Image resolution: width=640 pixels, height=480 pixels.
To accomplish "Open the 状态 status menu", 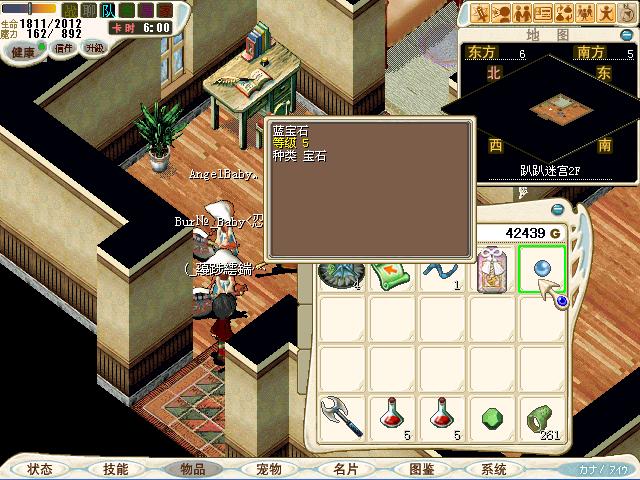I will [40, 468].
